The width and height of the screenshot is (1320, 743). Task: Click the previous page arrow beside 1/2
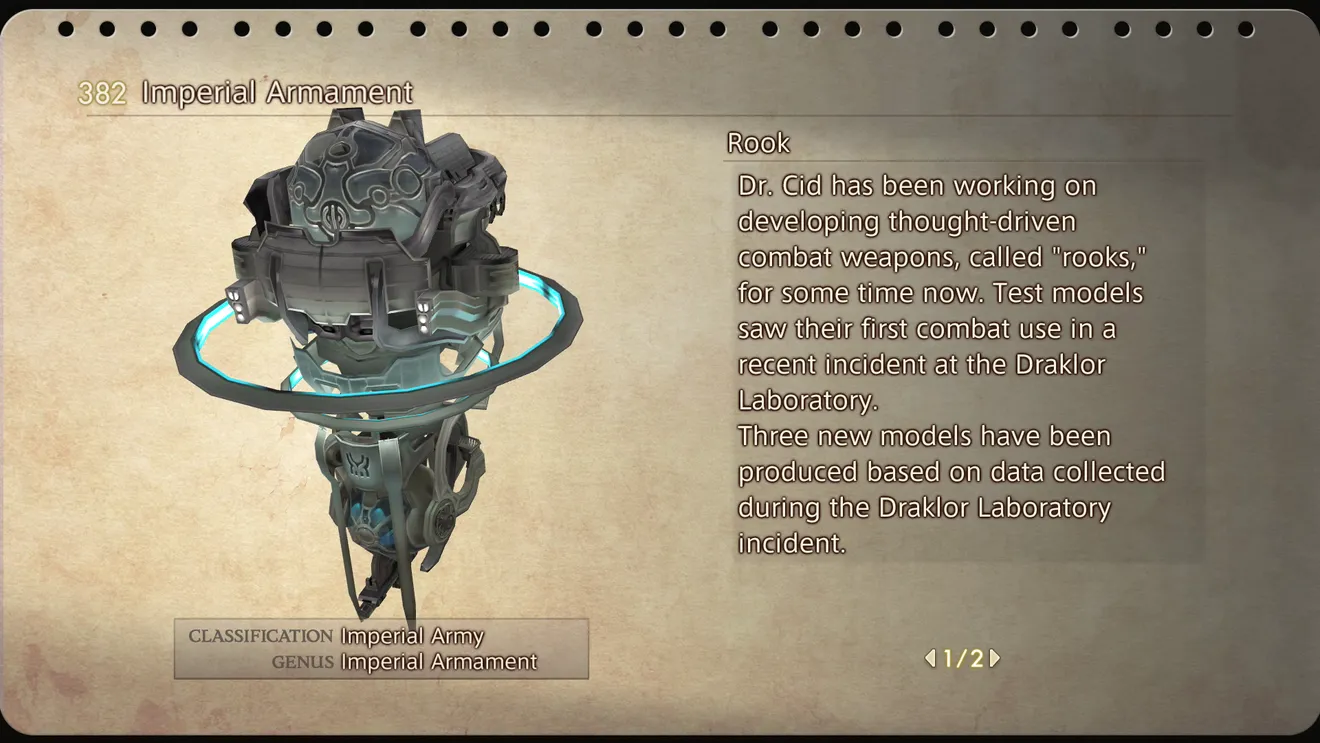(930, 658)
